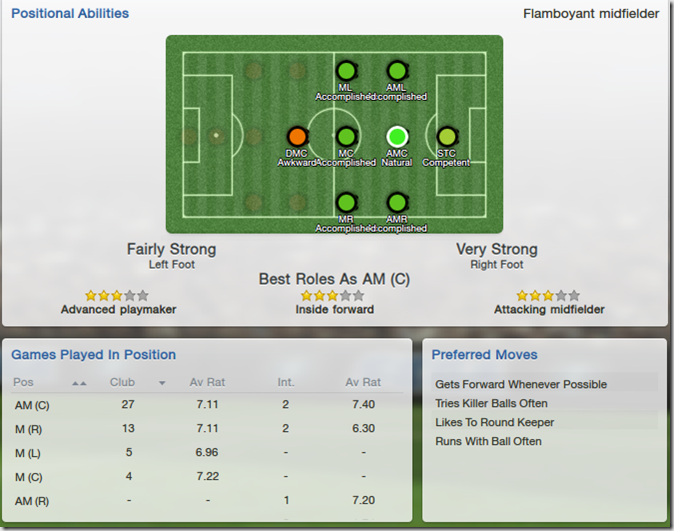
Task: Choose the MR position marker
Action: point(346,202)
